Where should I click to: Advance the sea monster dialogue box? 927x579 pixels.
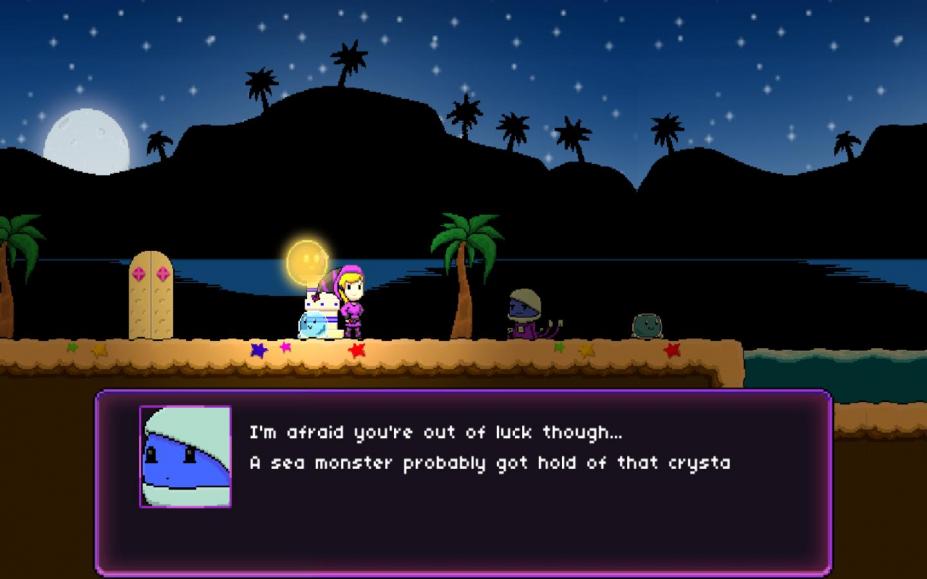click(463, 482)
